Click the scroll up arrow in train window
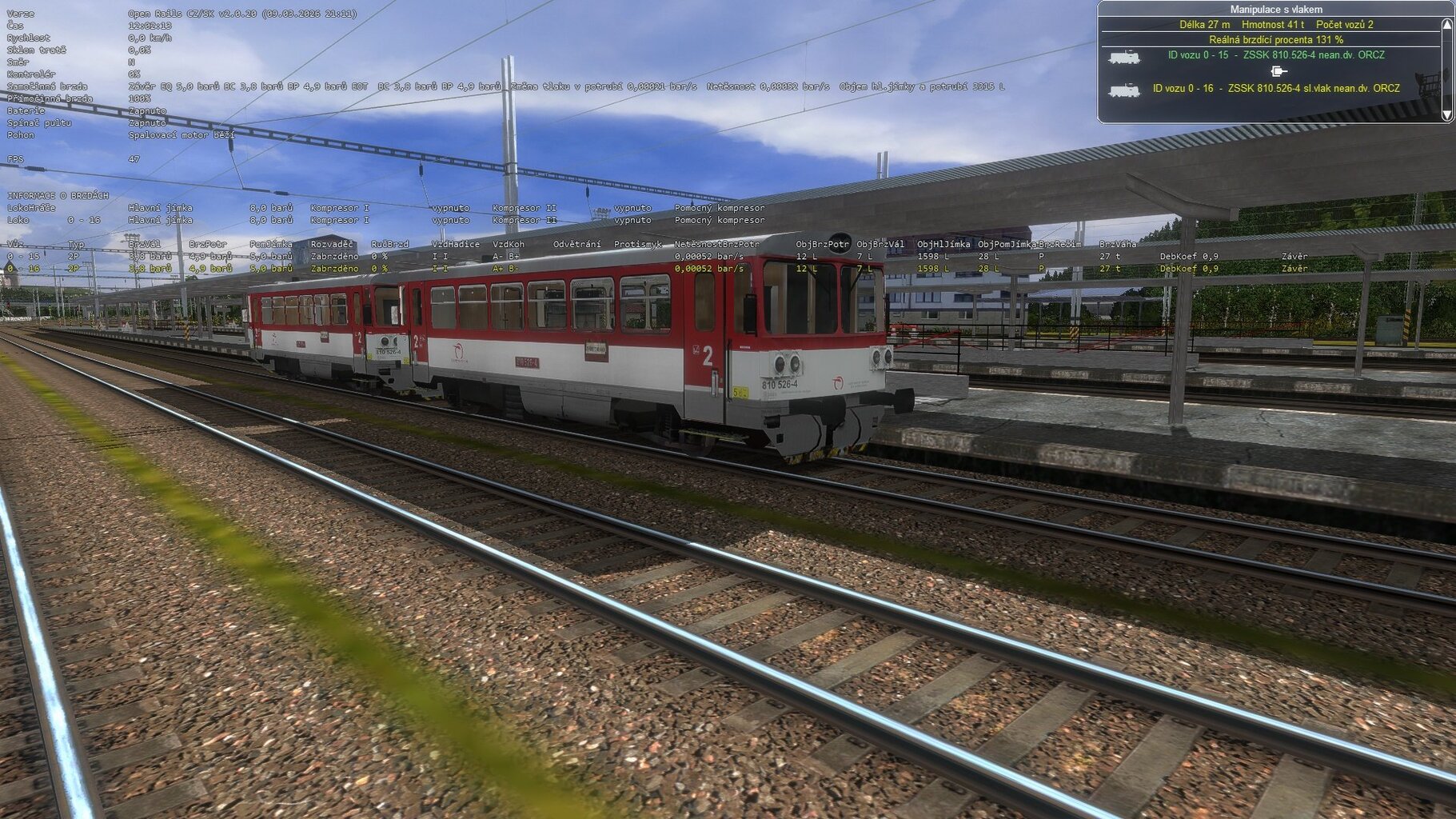Viewport: 1456px width, 819px height. point(1446,25)
